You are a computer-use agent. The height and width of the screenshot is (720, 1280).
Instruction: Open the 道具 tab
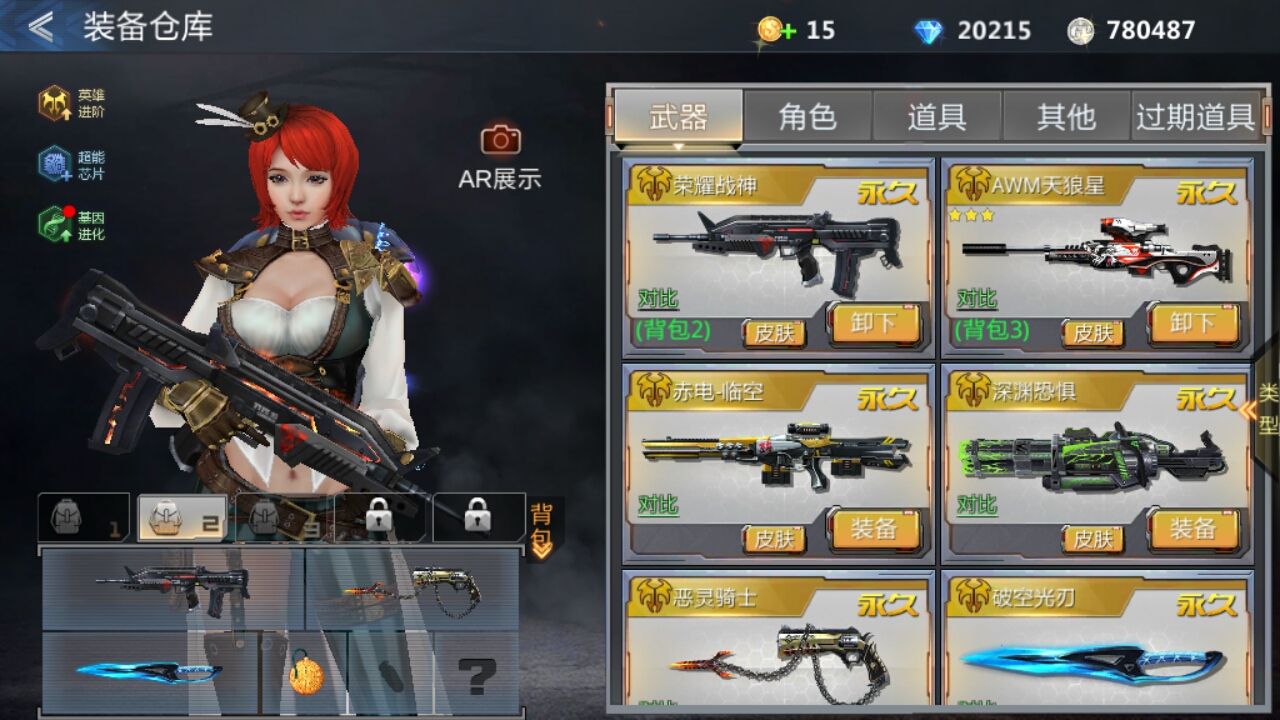pyautogui.click(x=937, y=117)
